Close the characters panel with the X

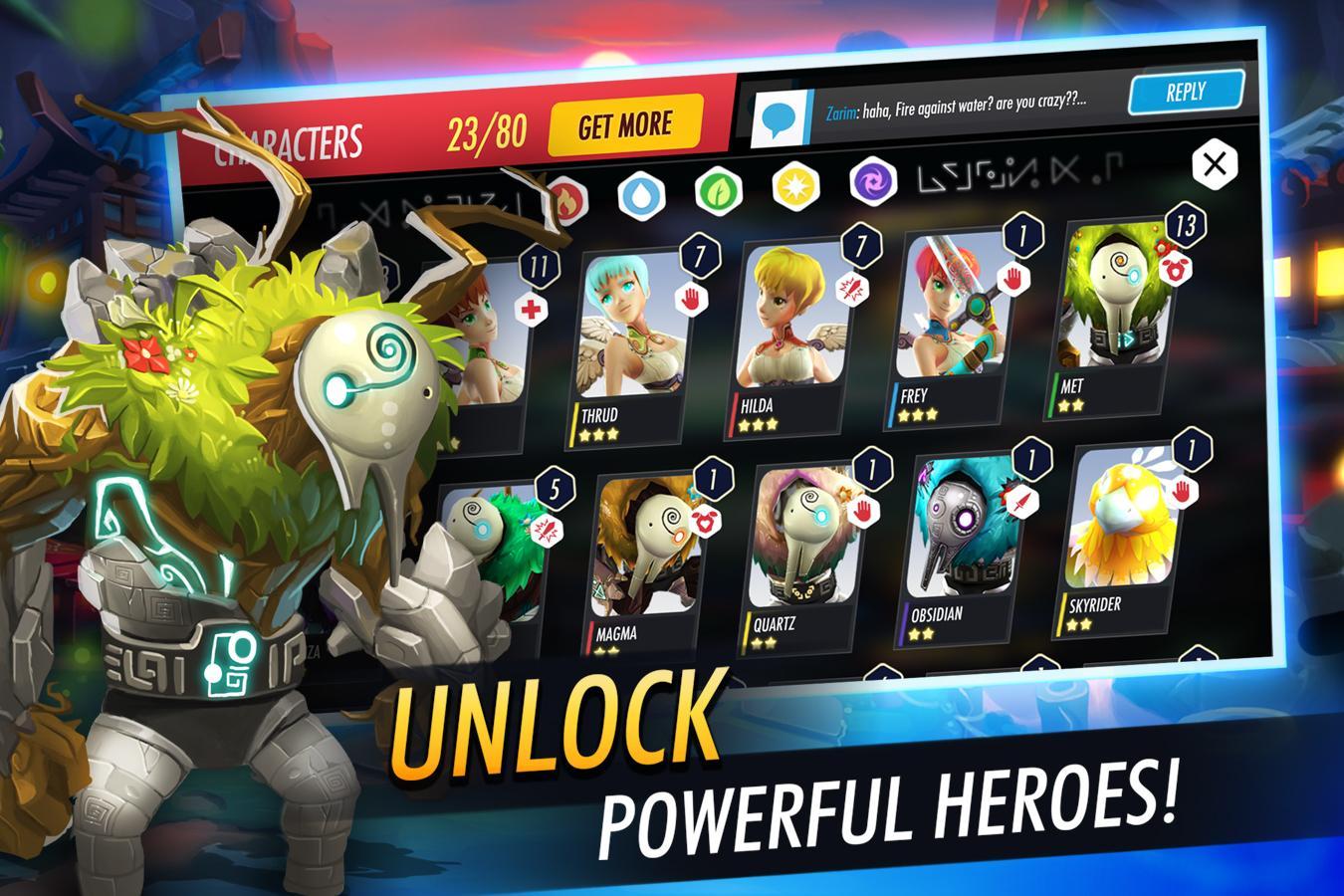1214,164
